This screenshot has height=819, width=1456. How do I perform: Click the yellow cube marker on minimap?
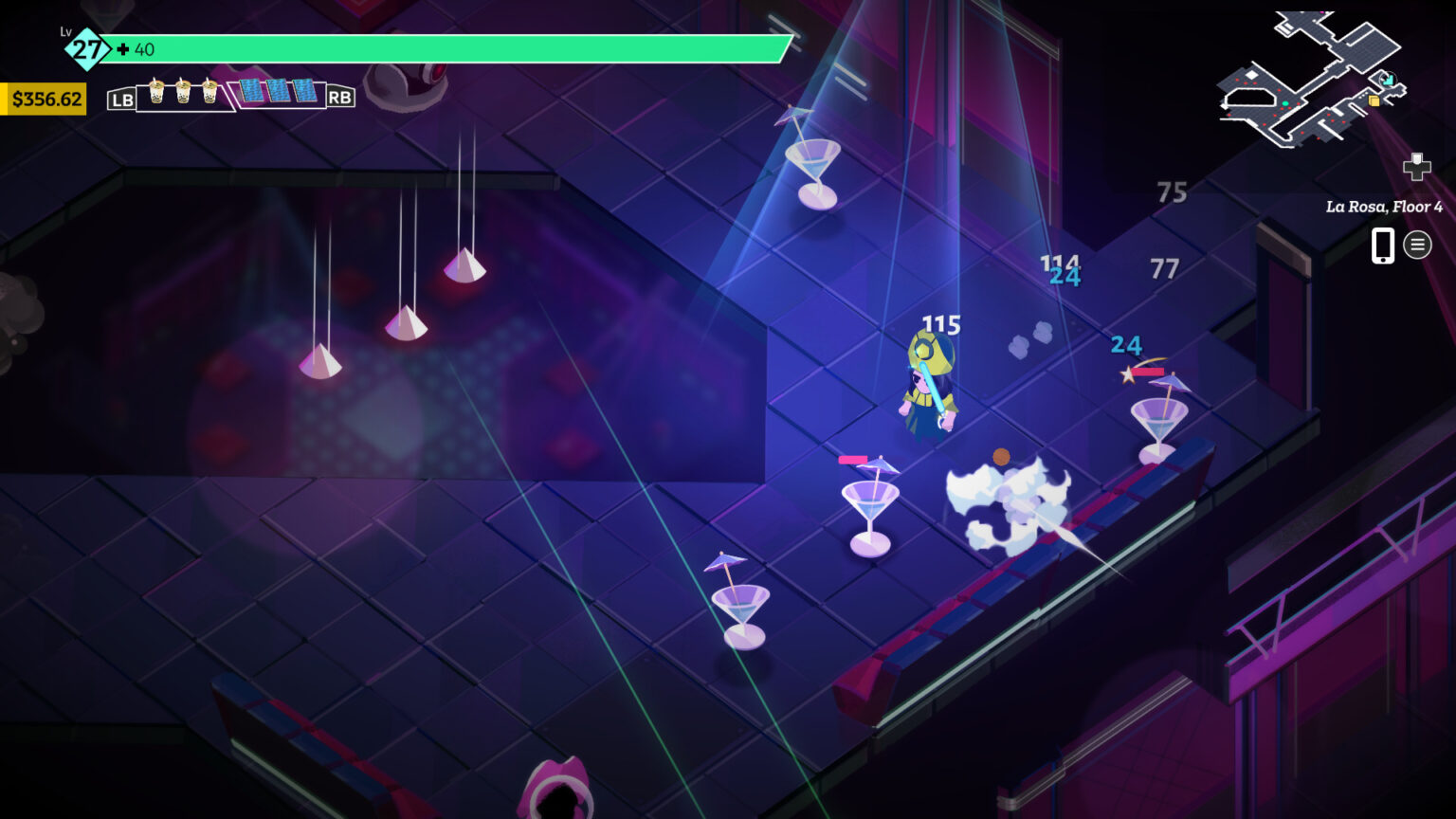(x=1374, y=100)
